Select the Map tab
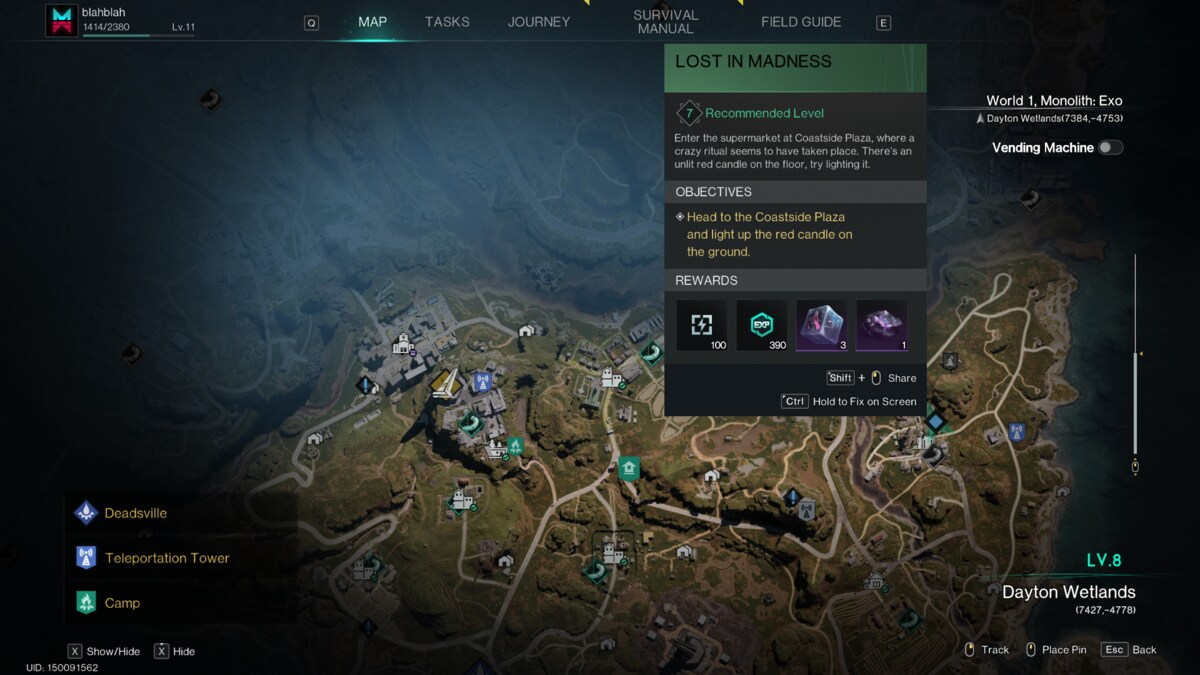Screen dimensions: 1200x675 372,22
